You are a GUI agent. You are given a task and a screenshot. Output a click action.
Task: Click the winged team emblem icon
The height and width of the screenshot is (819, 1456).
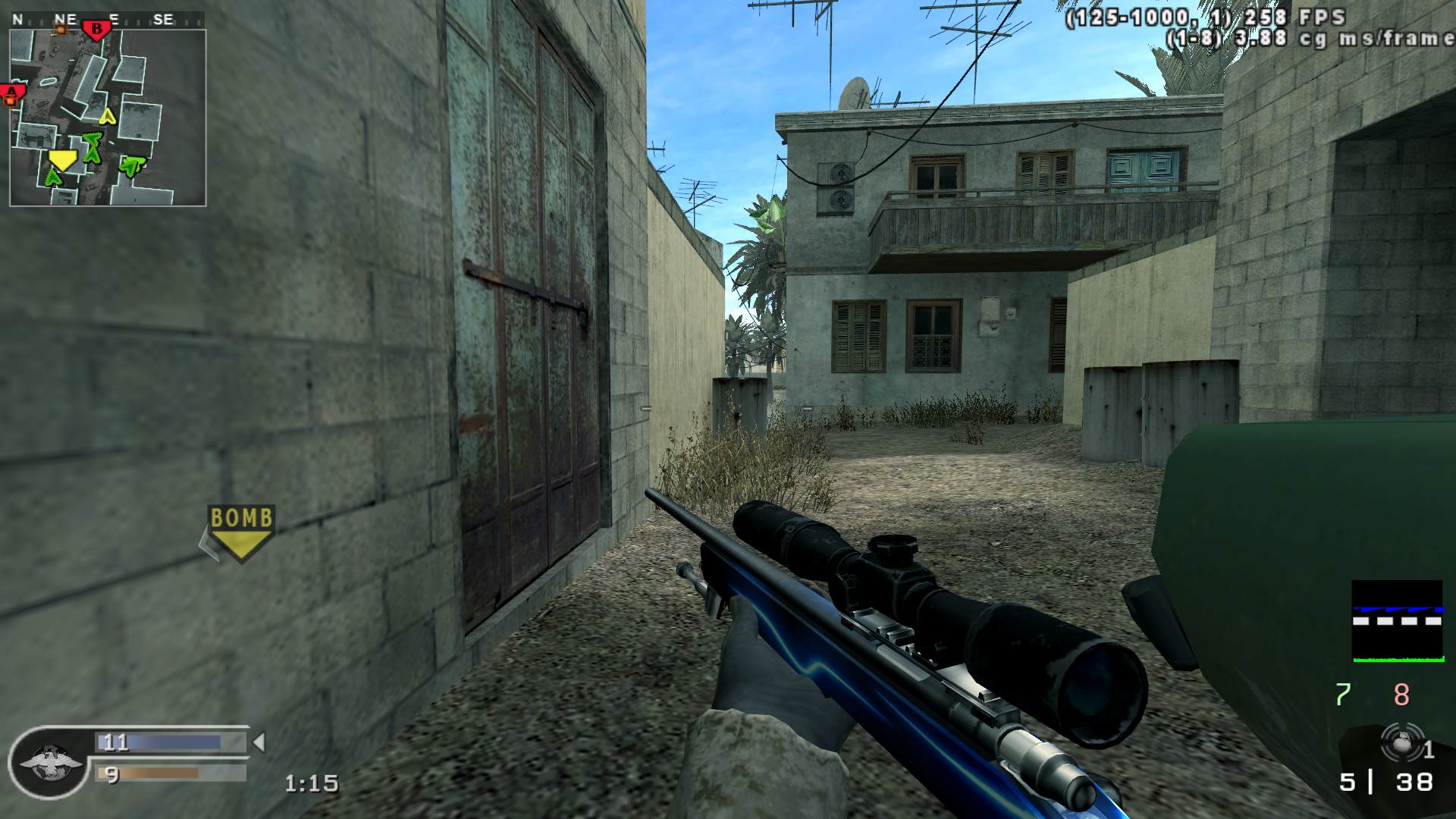point(52,762)
